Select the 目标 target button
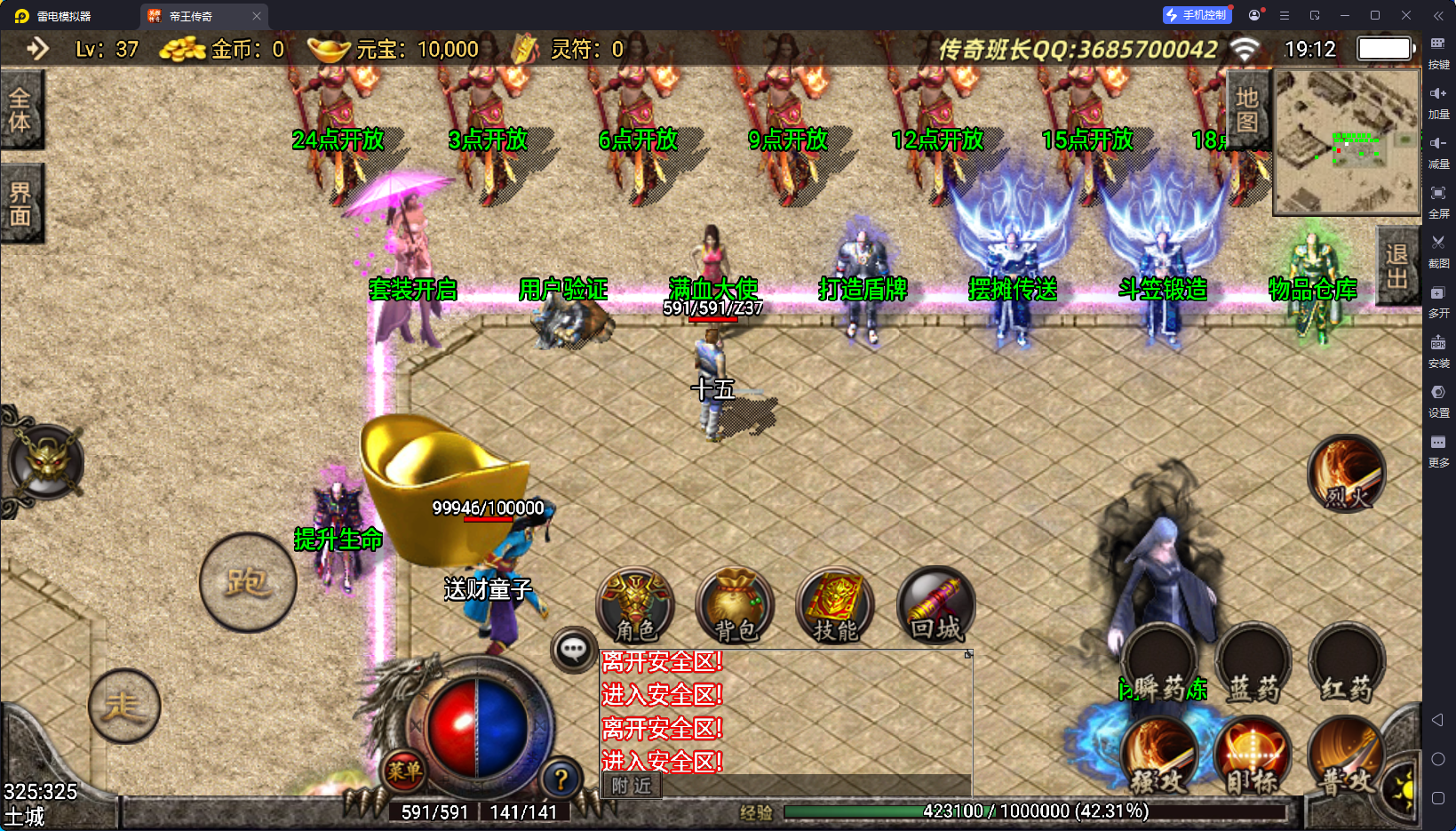The height and width of the screenshot is (831, 1456). (x=1253, y=755)
